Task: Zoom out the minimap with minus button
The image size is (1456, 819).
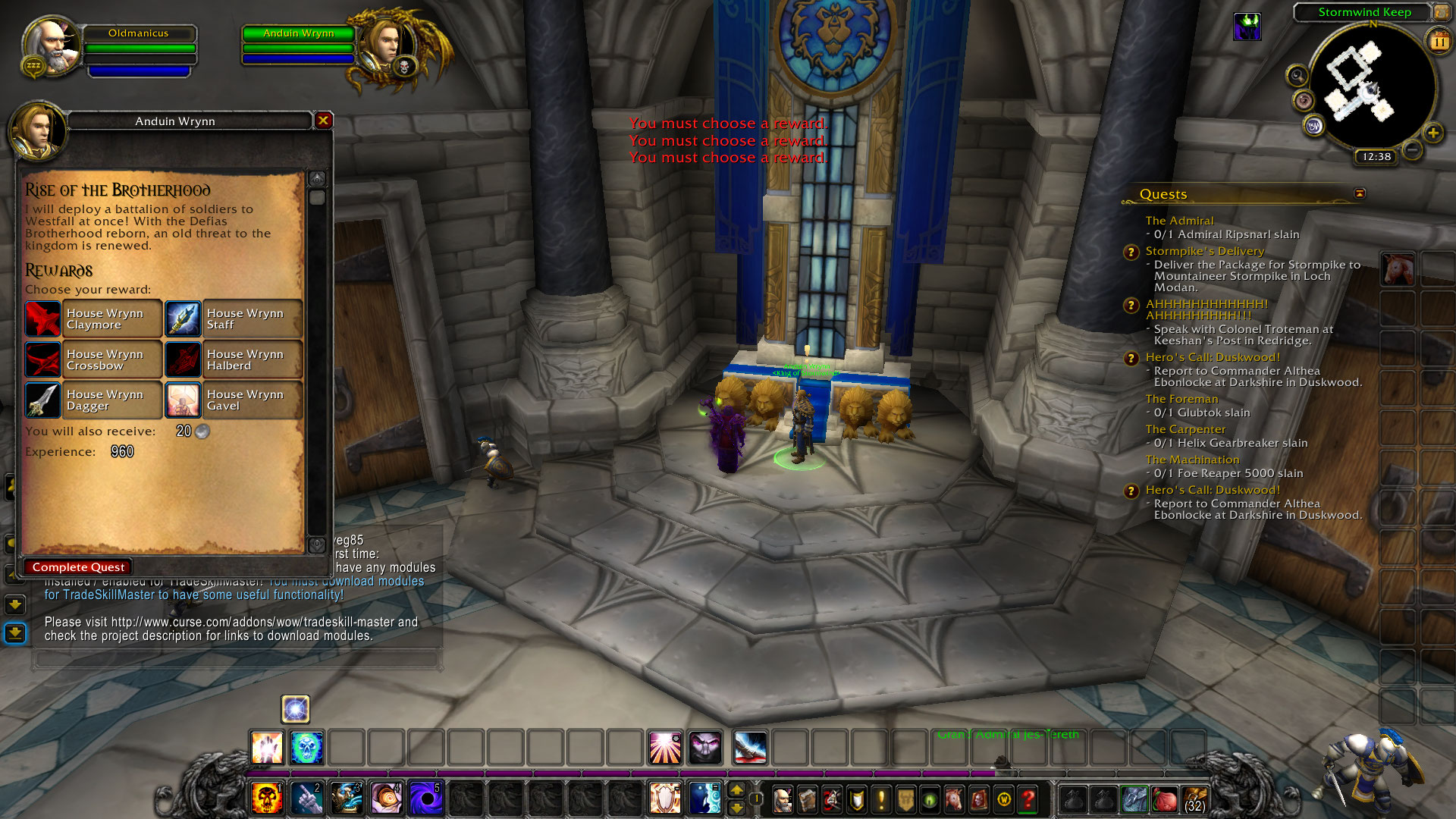Action: tap(1411, 150)
